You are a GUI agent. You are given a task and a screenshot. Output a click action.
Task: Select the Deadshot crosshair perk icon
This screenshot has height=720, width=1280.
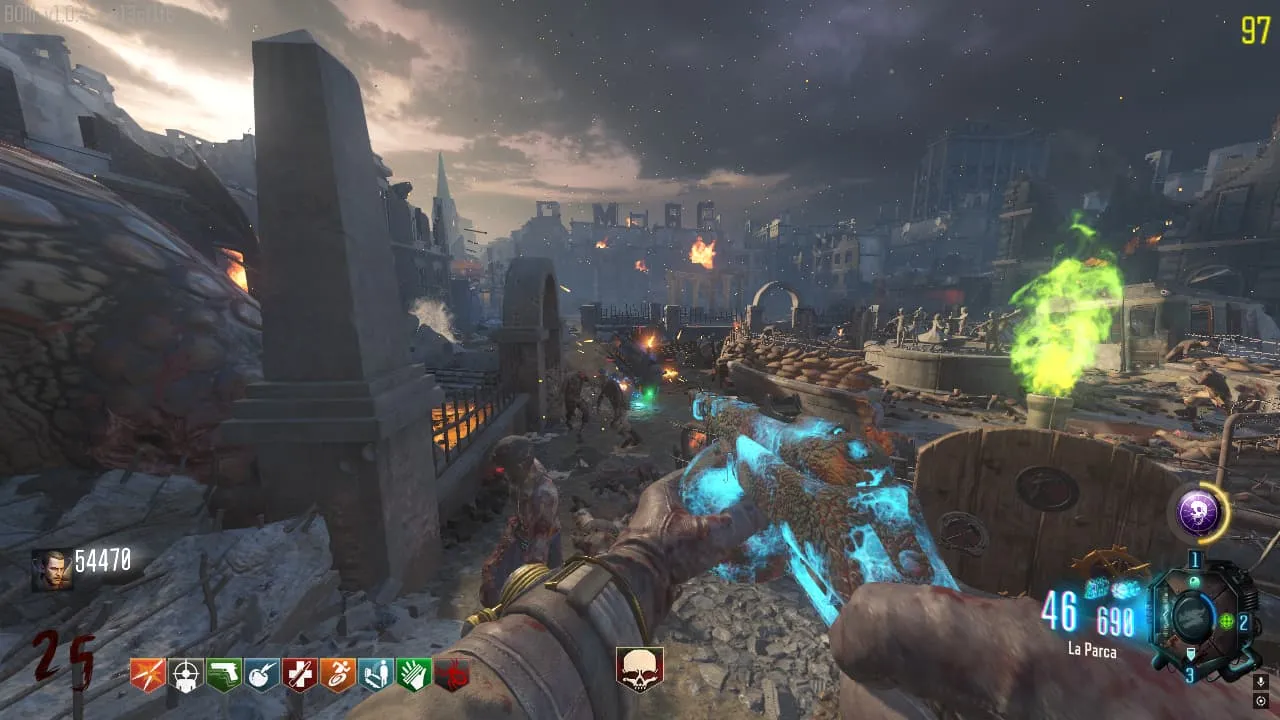pos(186,675)
